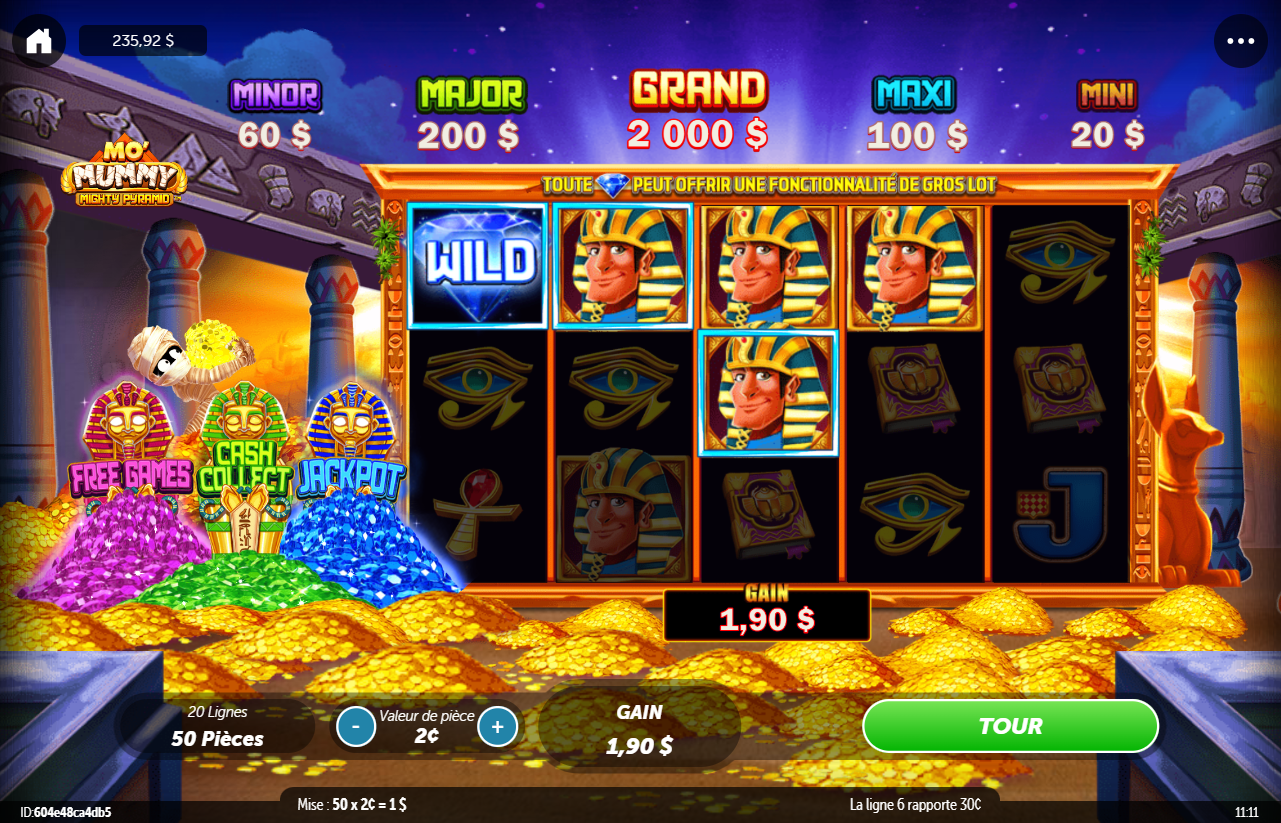Decrease coin value with the minus stepper
Screen dimensions: 1281x823
click(355, 726)
